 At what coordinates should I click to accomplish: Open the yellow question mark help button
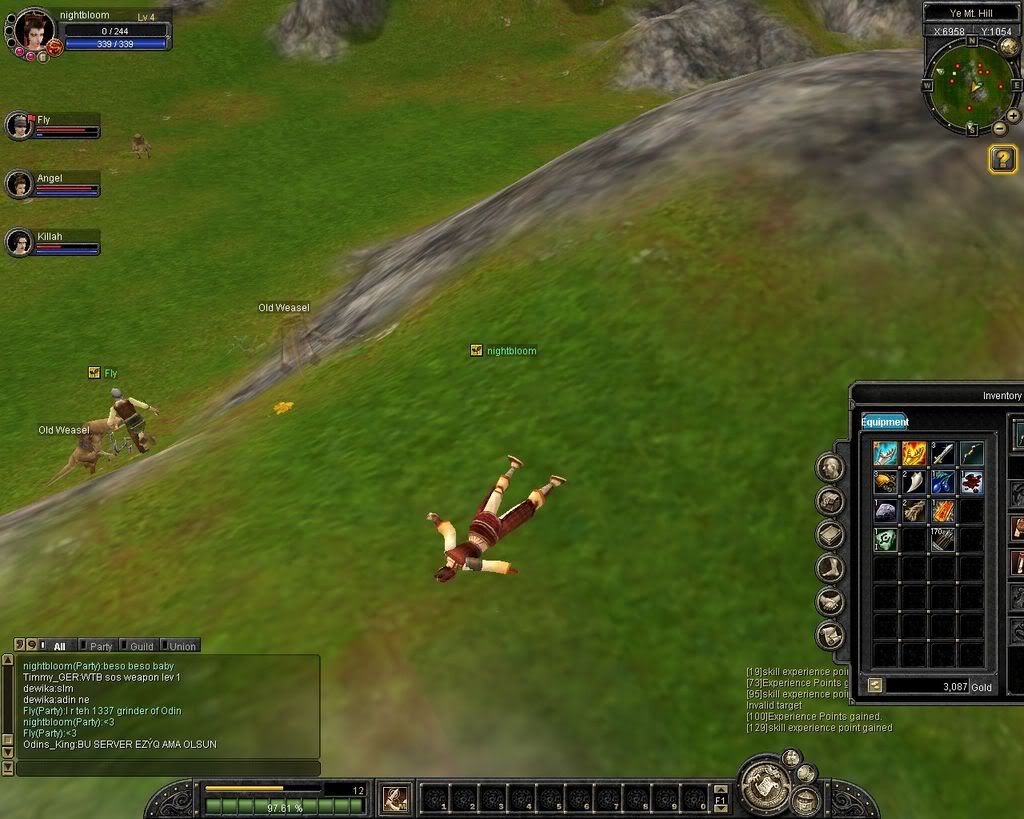[x=1002, y=159]
